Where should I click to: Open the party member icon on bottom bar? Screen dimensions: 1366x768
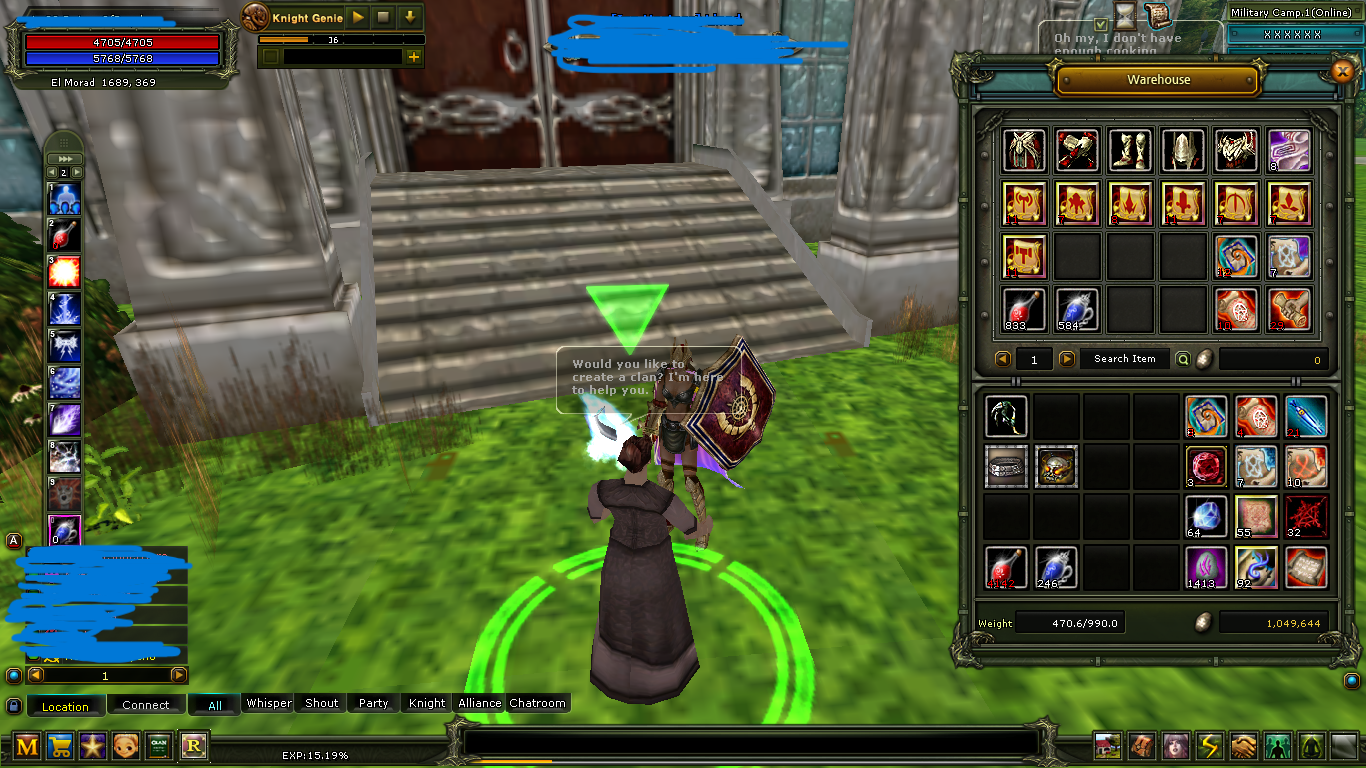pyautogui.click(x=1278, y=746)
